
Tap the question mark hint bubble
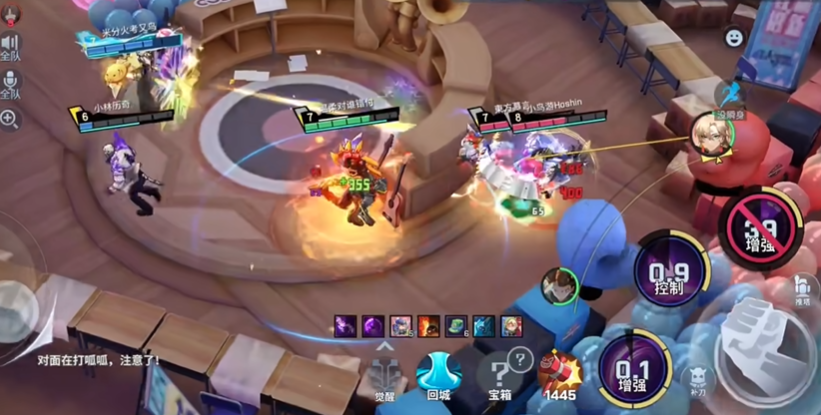click(x=520, y=358)
